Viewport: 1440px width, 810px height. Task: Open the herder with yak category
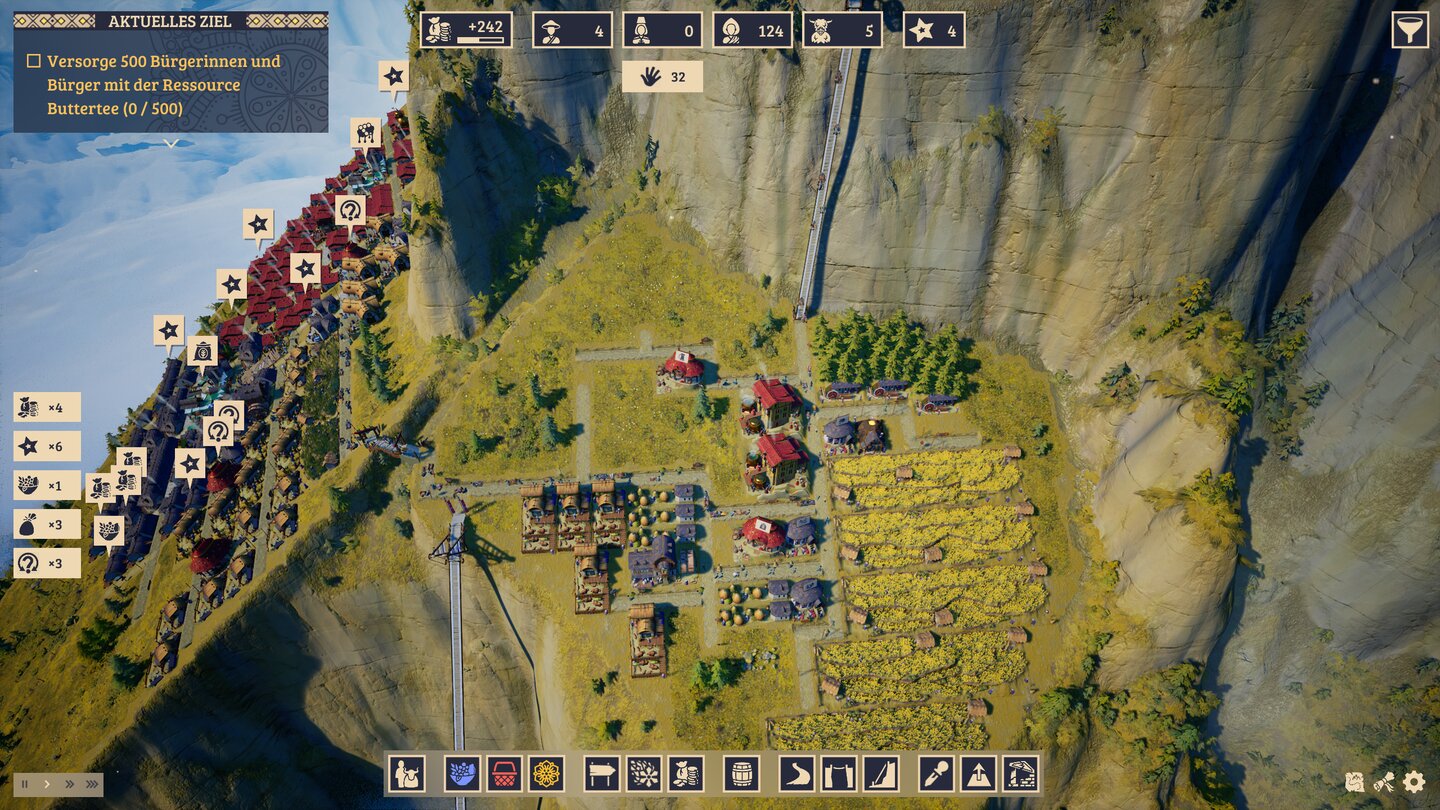coord(407,774)
